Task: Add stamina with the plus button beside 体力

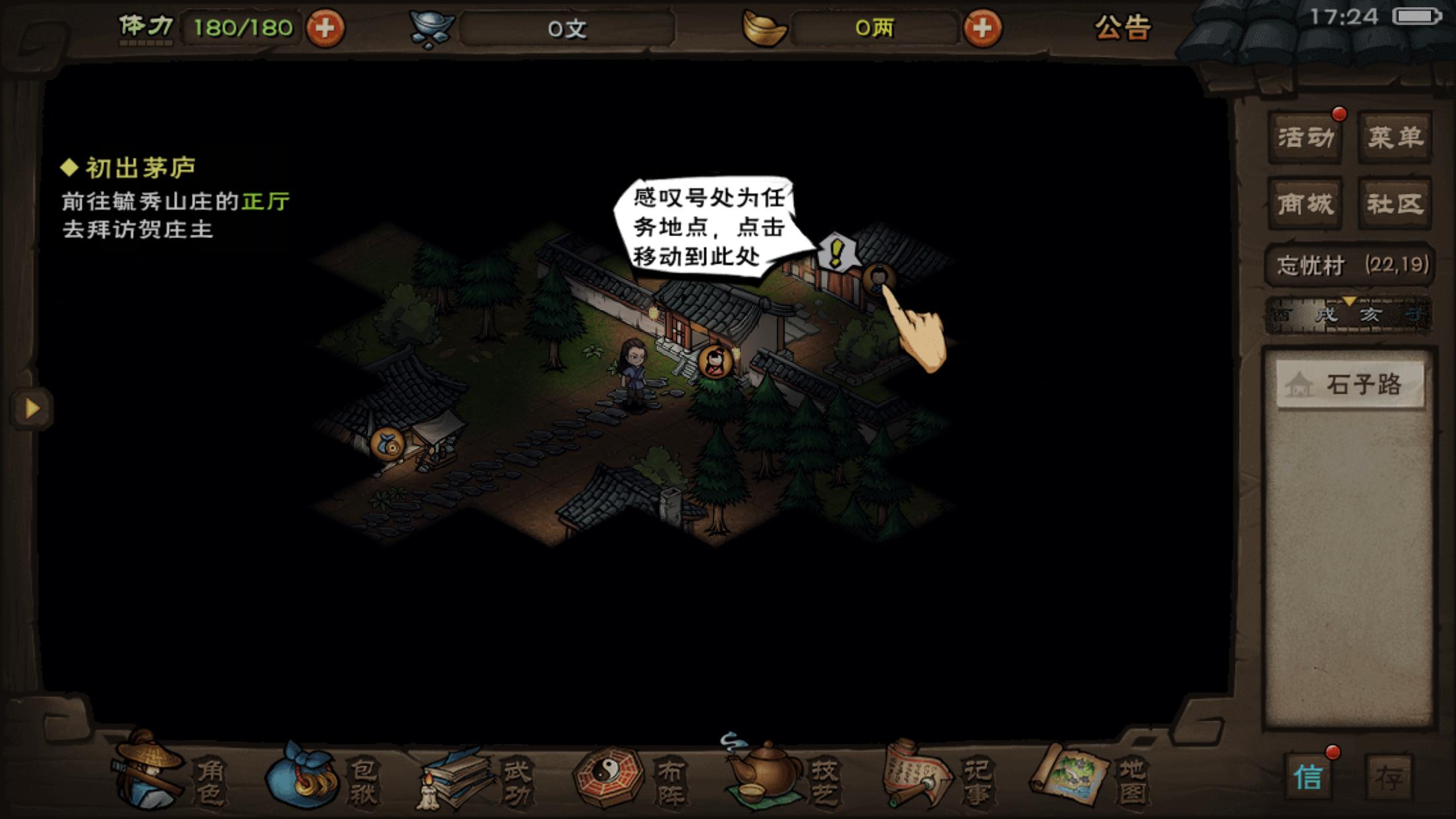Action: [324, 28]
